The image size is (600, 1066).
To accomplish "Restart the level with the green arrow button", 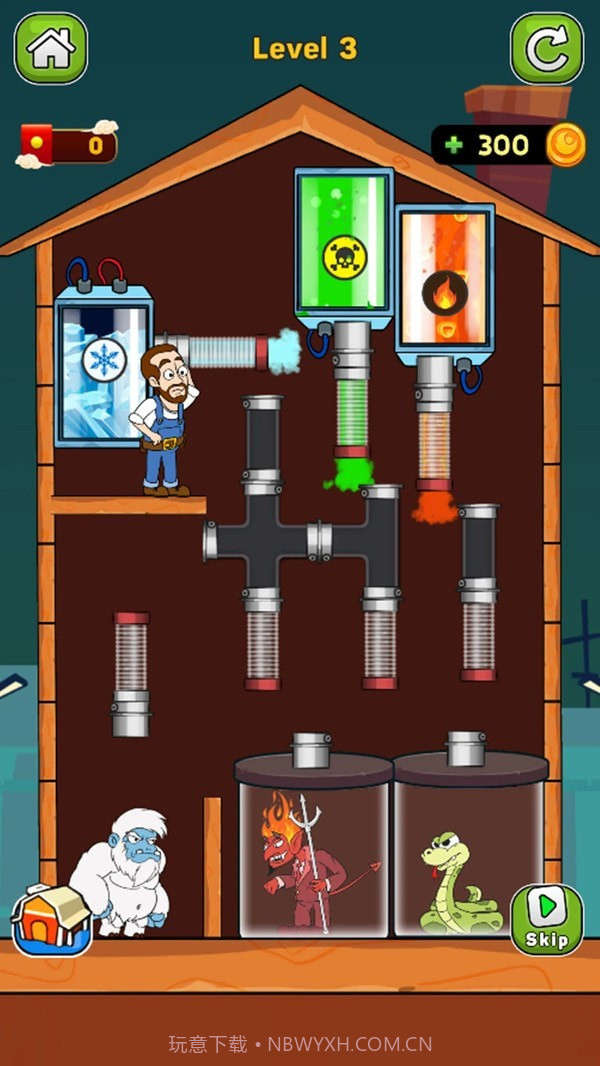I will [547, 48].
